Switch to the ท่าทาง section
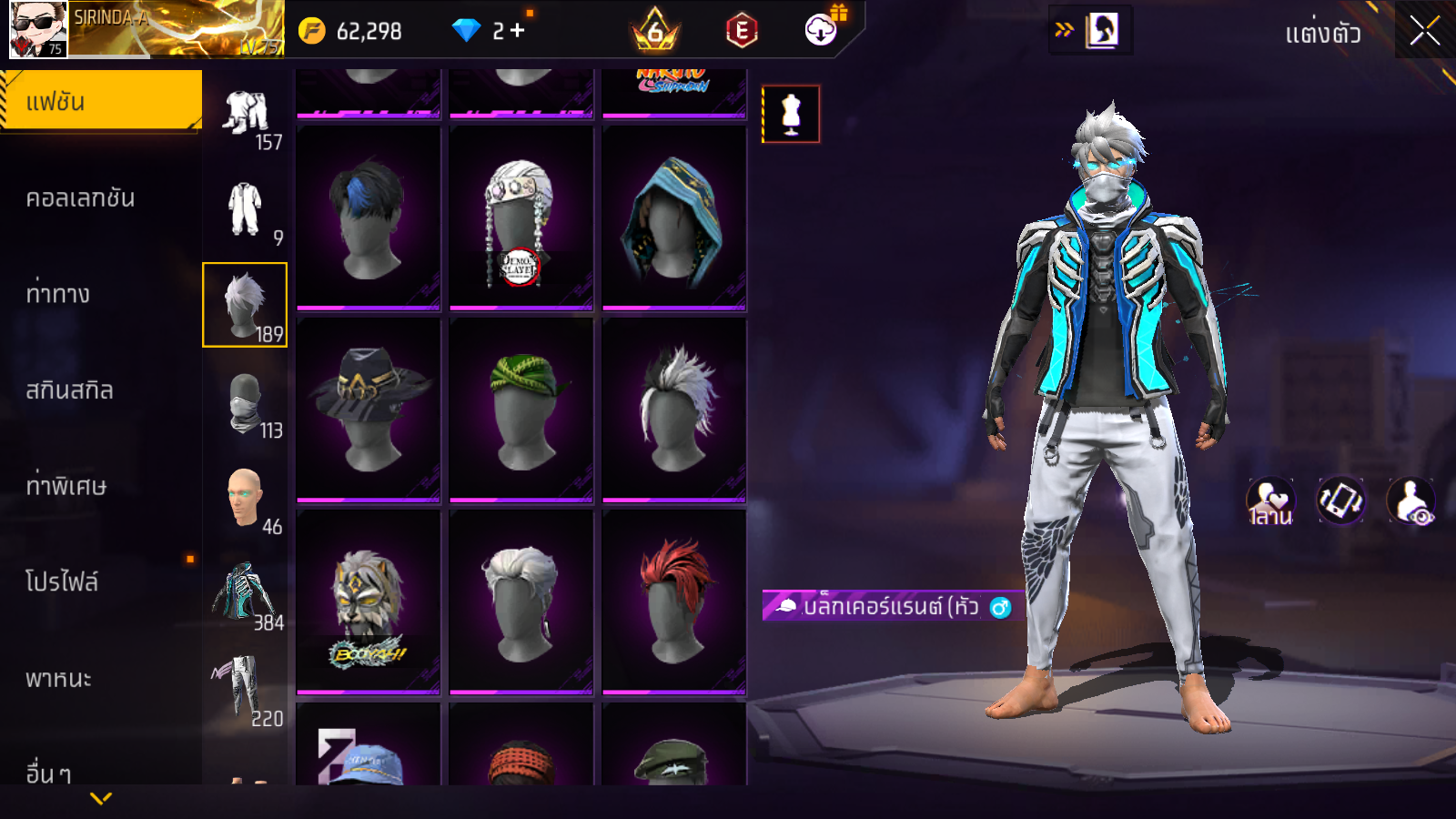 click(x=58, y=294)
